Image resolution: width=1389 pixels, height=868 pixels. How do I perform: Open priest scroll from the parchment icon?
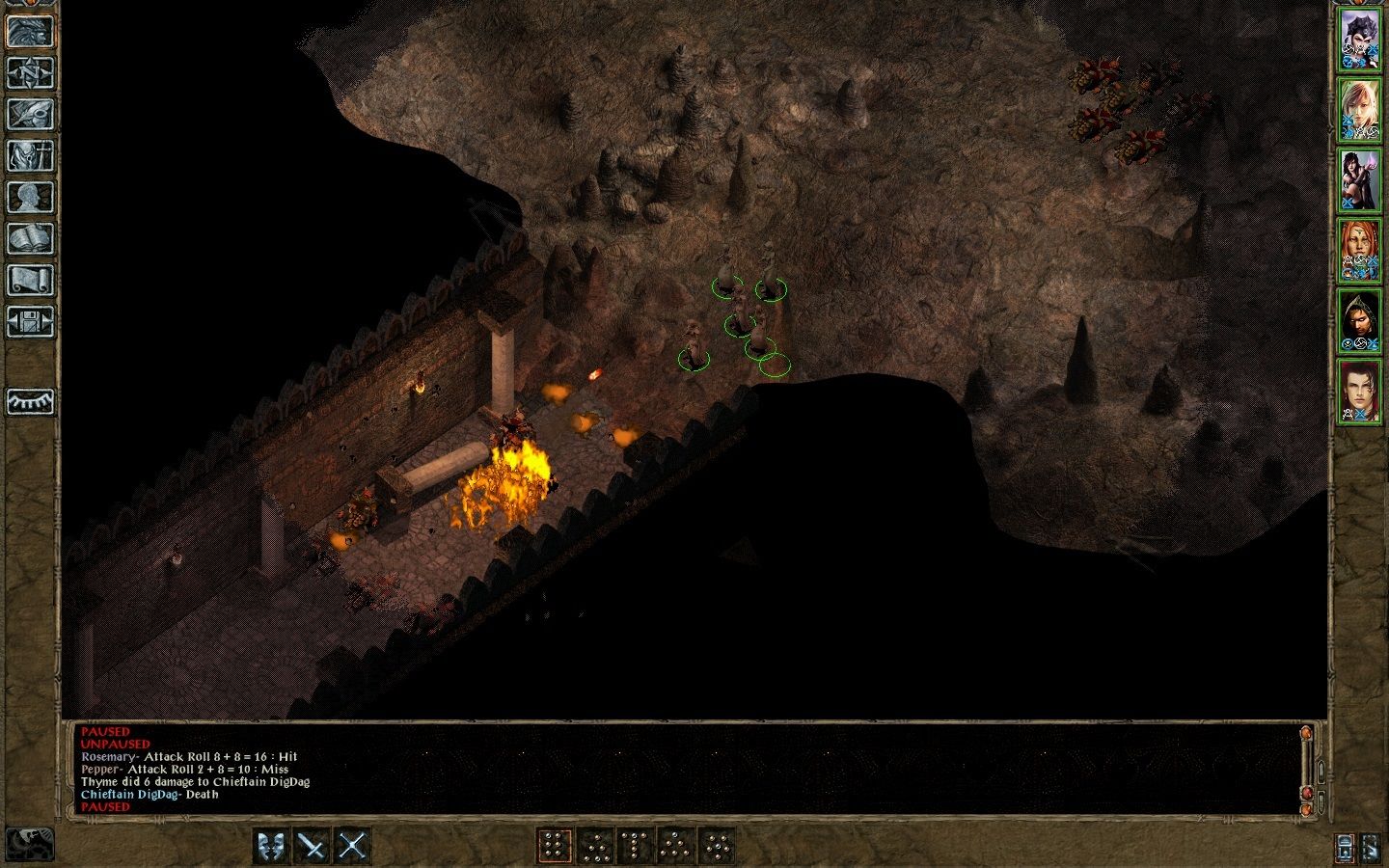coord(30,280)
